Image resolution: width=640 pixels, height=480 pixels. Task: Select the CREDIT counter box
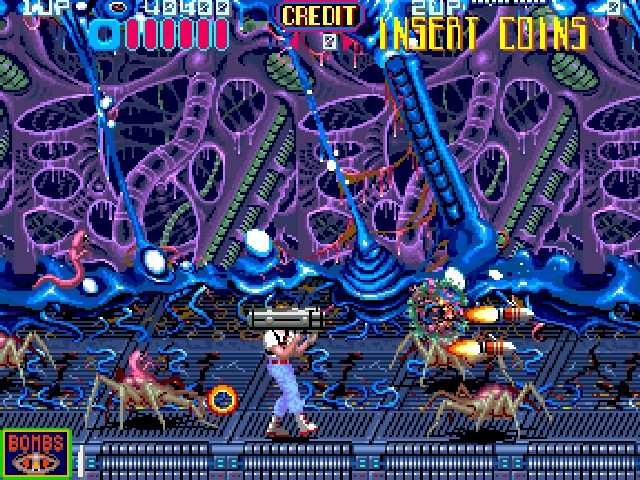pyautogui.click(x=318, y=26)
